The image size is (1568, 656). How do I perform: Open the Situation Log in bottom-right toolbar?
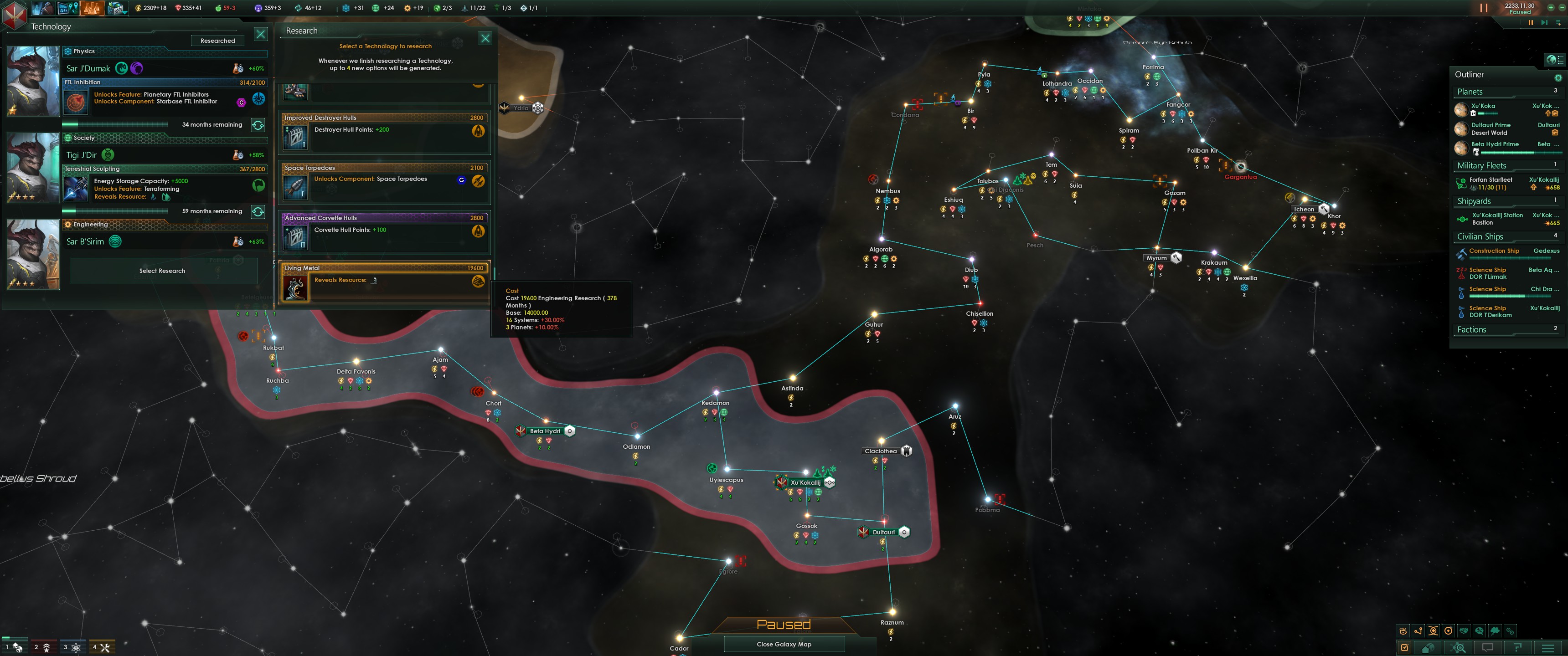1404,647
